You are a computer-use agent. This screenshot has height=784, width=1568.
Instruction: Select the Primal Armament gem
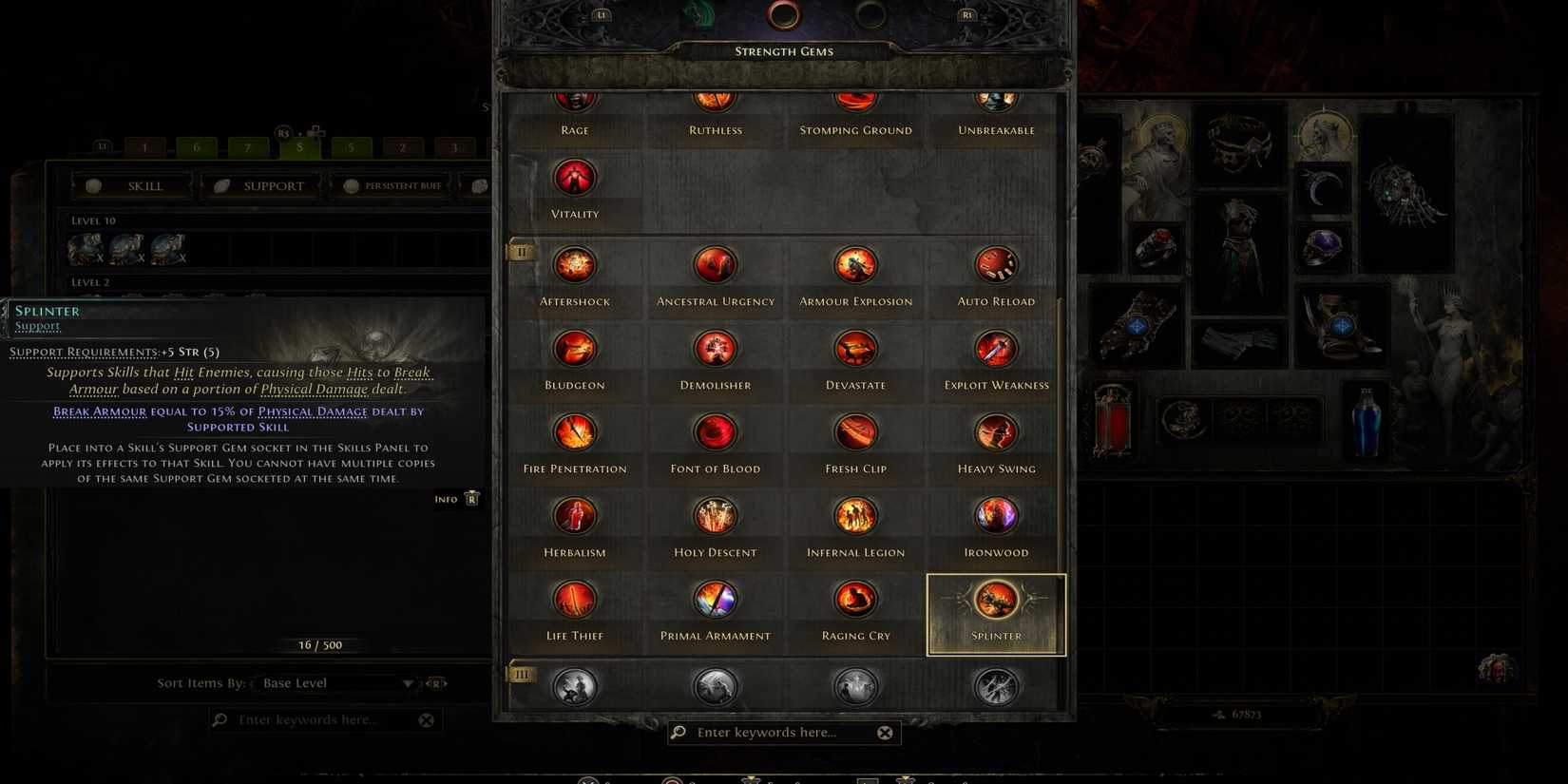(715, 600)
